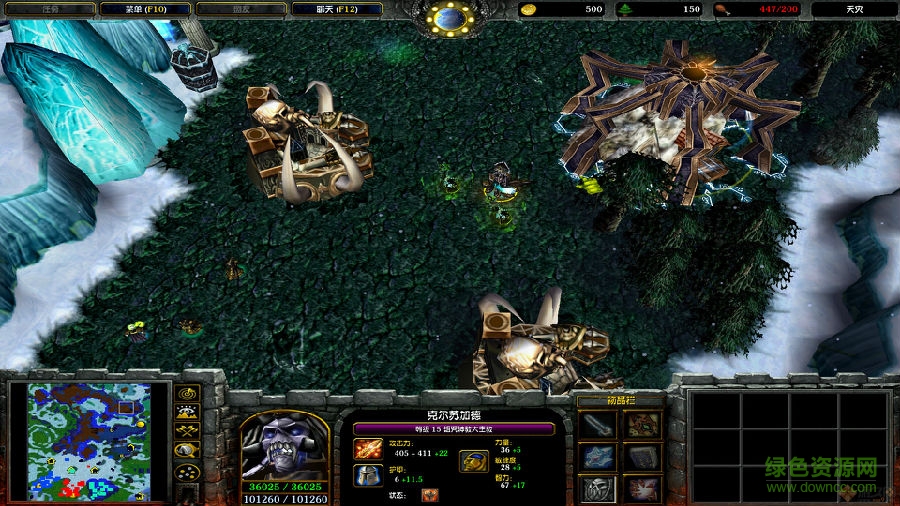This screenshot has height=506, width=900.
Task: Select the round mask shield item slot
Action: pyautogui.click(x=598, y=488)
